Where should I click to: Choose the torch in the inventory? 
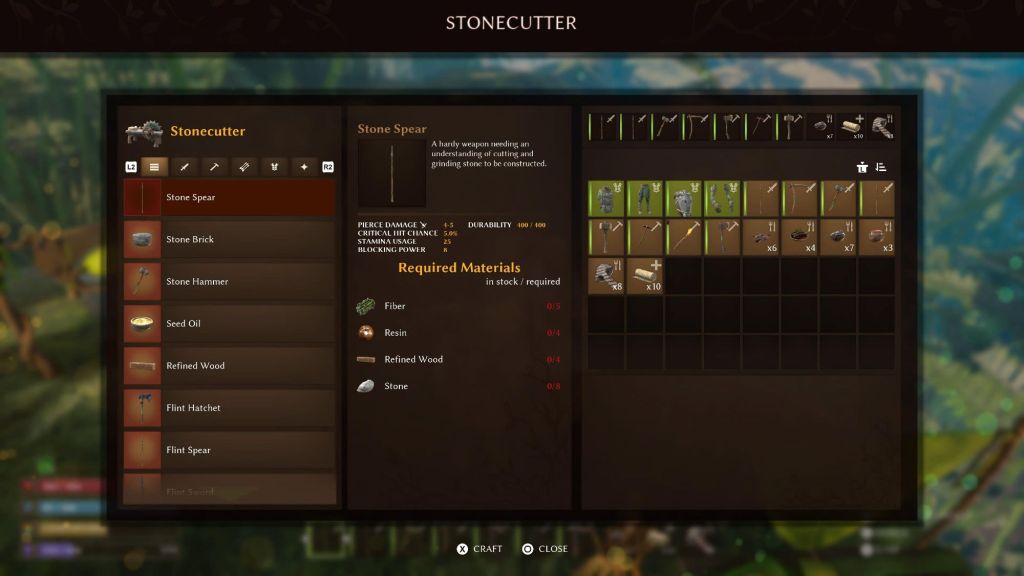tap(684, 237)
